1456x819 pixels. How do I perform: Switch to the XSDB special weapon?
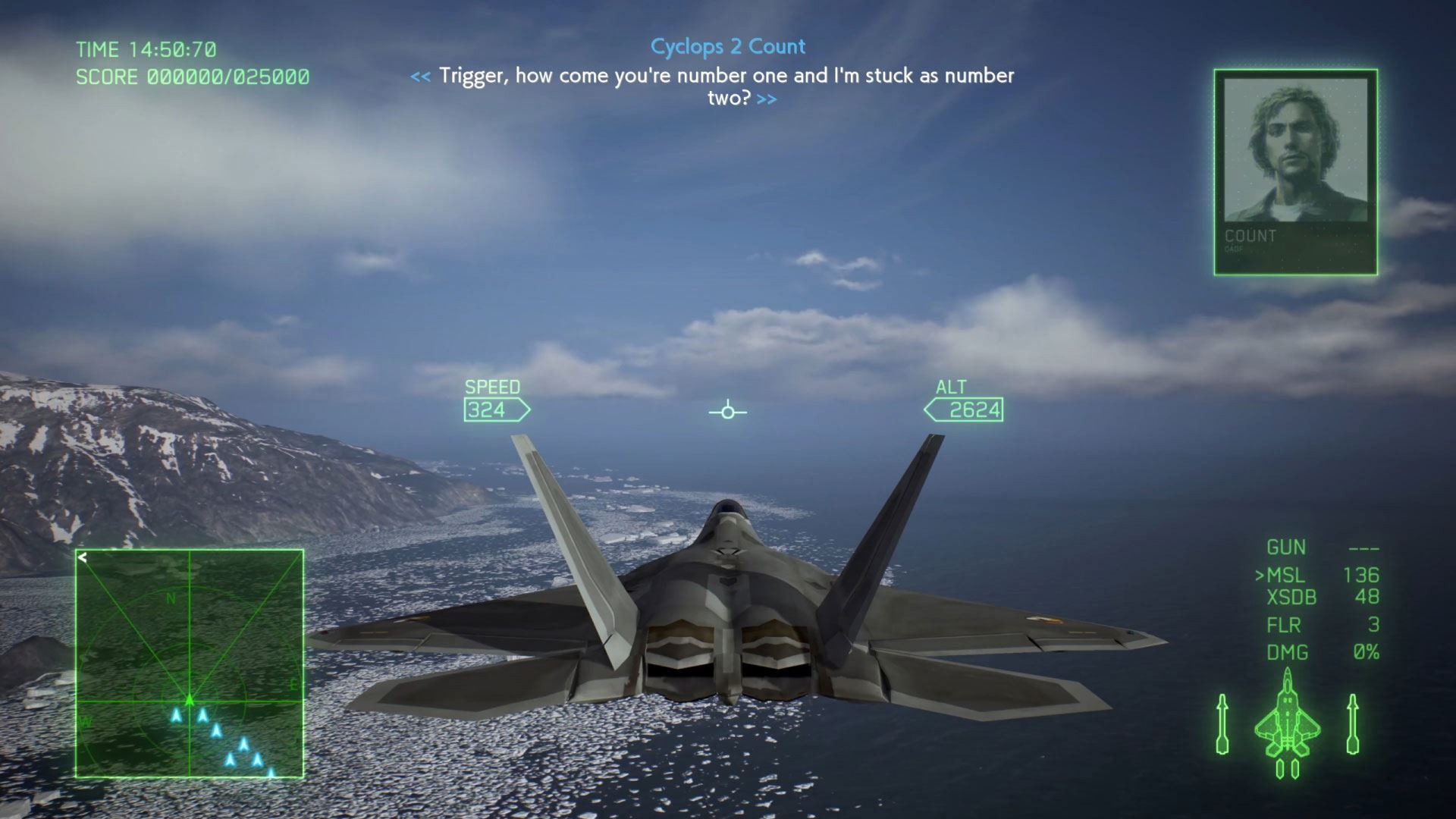1291,598
